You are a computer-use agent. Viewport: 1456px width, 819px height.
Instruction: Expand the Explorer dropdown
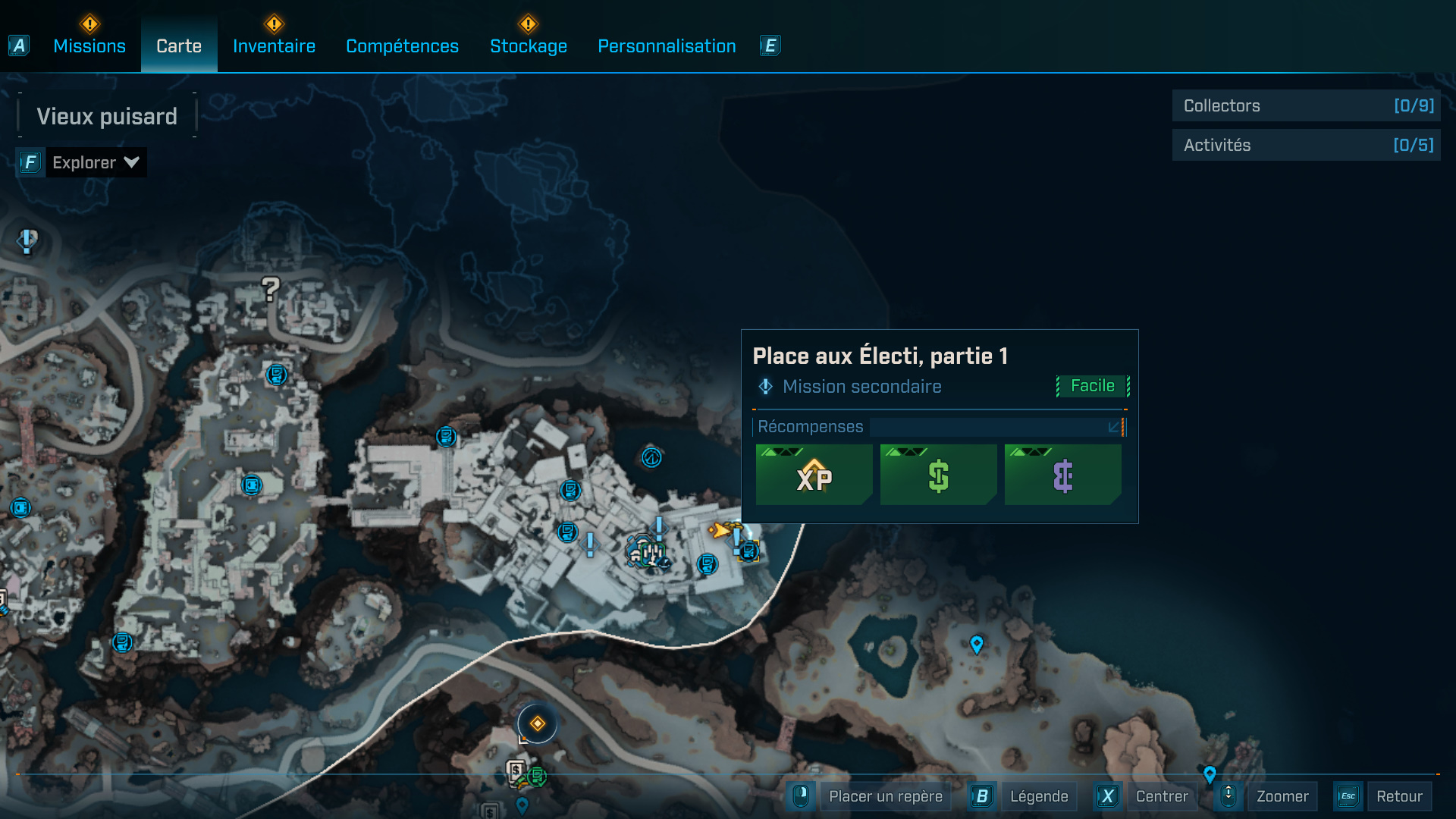point(96,162)
